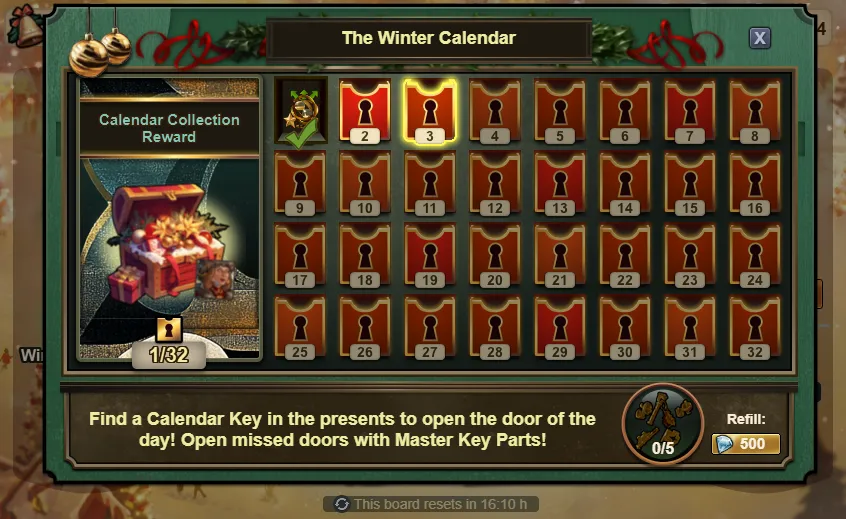
Task: Click the 1/32 collected doors counter
Action: click(x=169, y=353)
